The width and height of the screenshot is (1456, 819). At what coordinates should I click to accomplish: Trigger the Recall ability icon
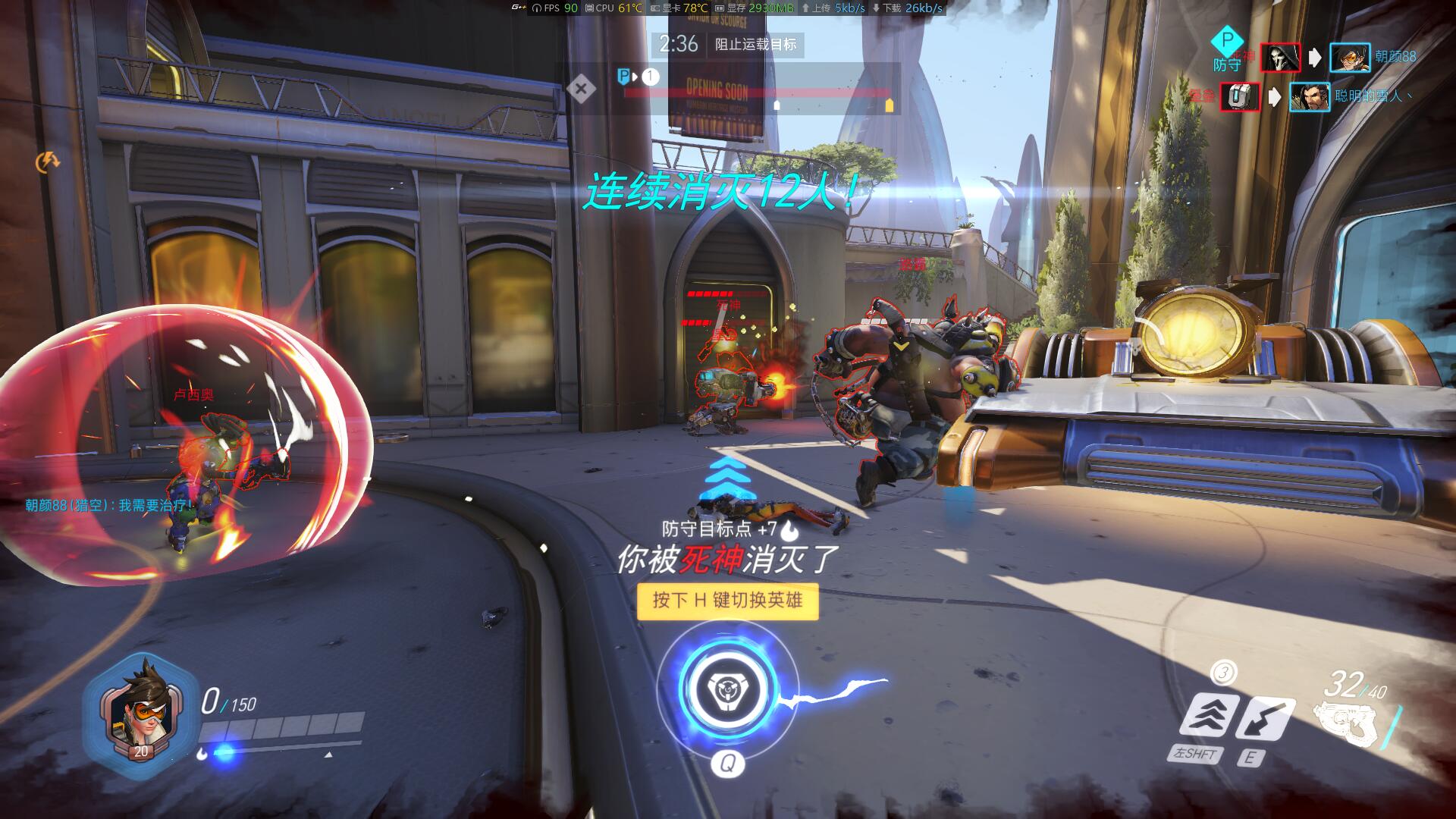tap(1266, 718)
